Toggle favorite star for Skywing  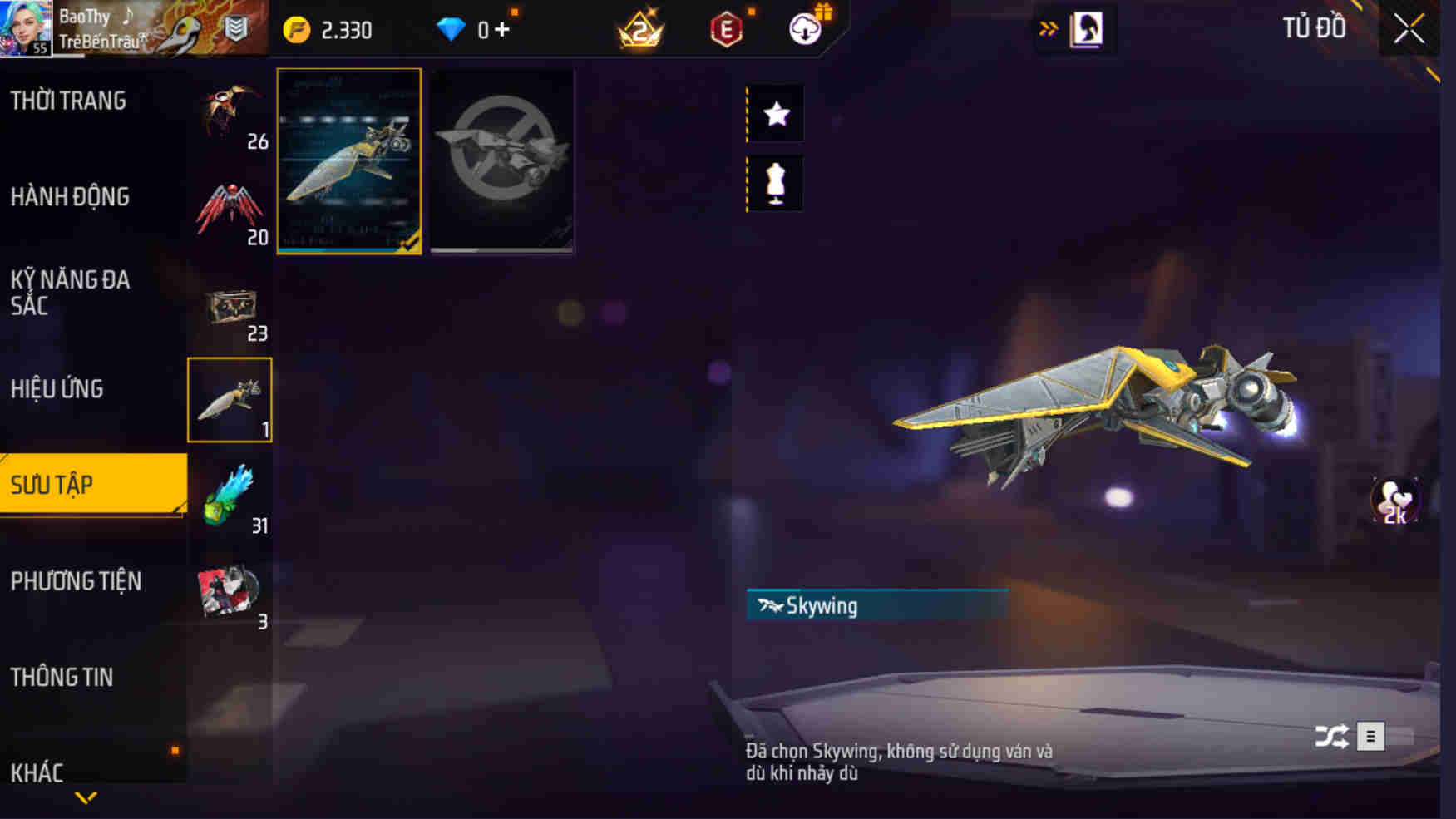[x=777, y=115]
